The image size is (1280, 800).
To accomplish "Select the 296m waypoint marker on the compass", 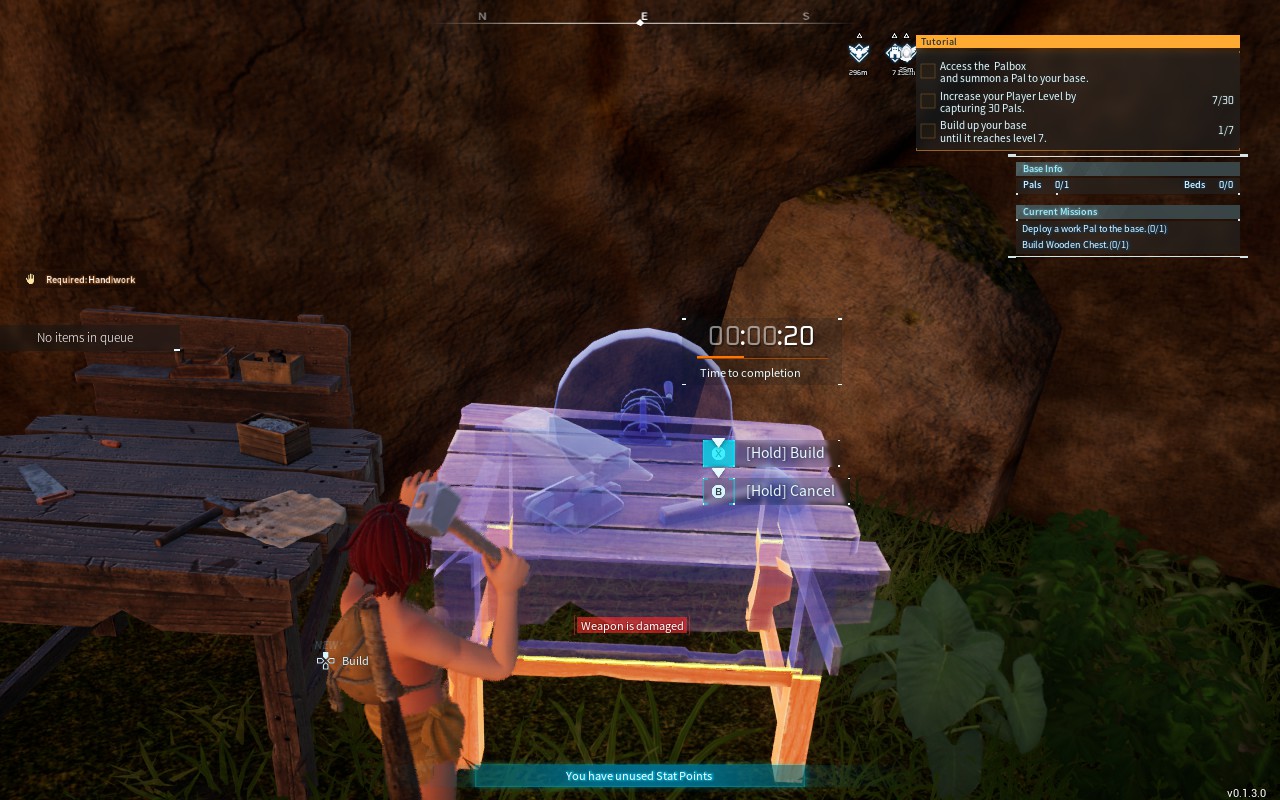I will [x=858, y=53].
